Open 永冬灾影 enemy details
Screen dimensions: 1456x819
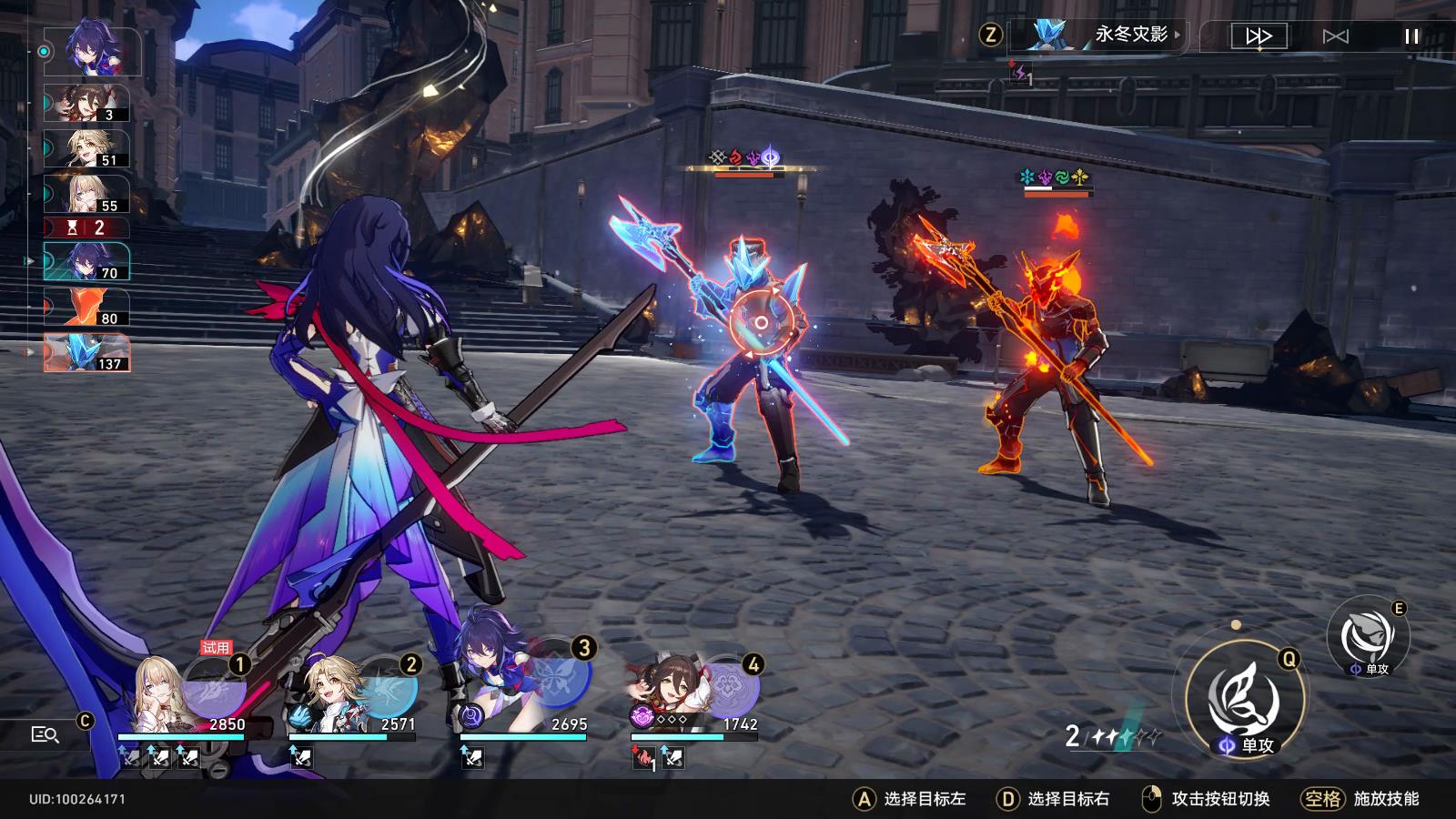pos(1099,35)
